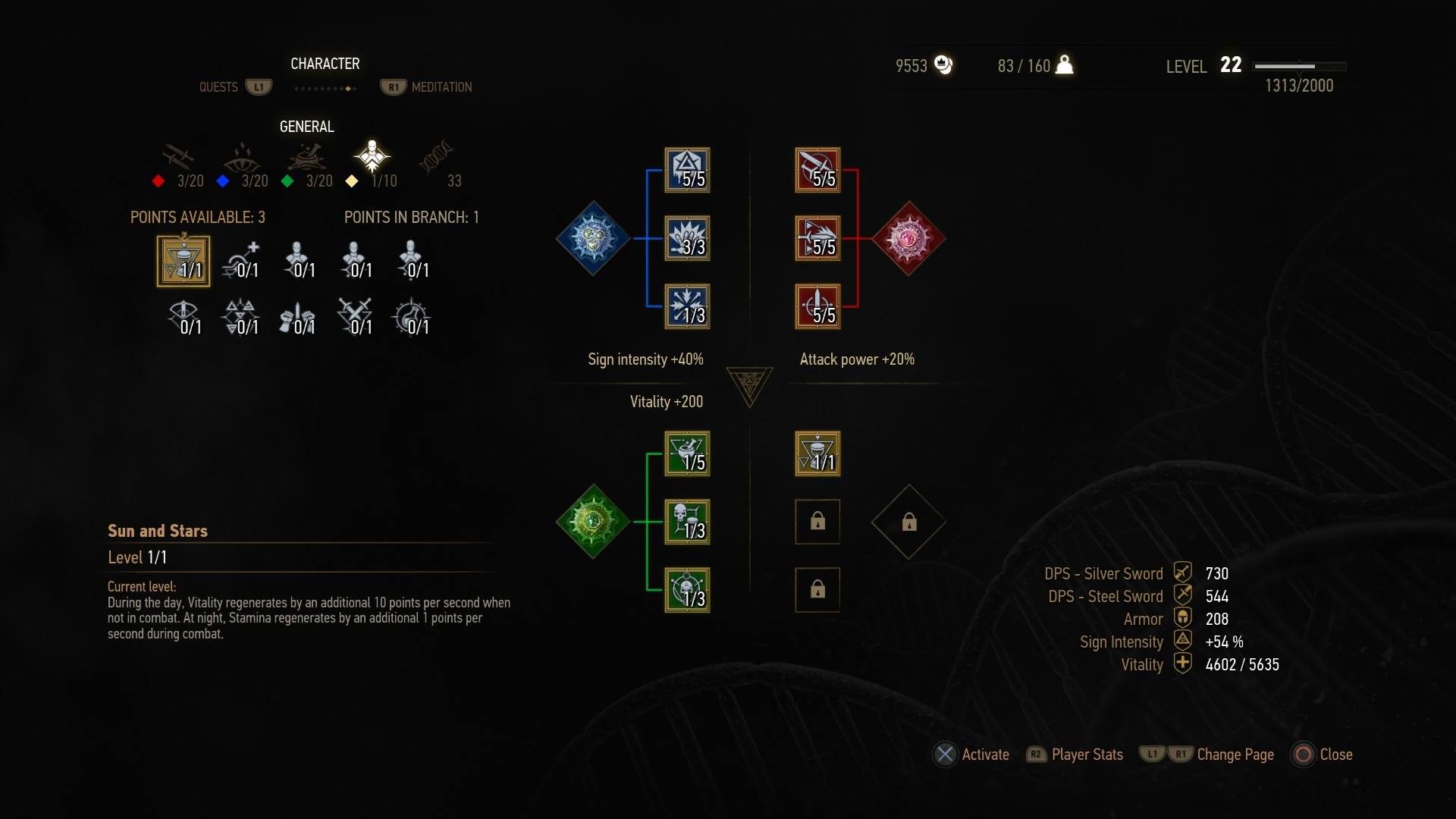This screenshot has height=819, width=1456.
Task: Select the Sun and Stars skill in list
Action: pyautogui.click(x=184, y=261)
